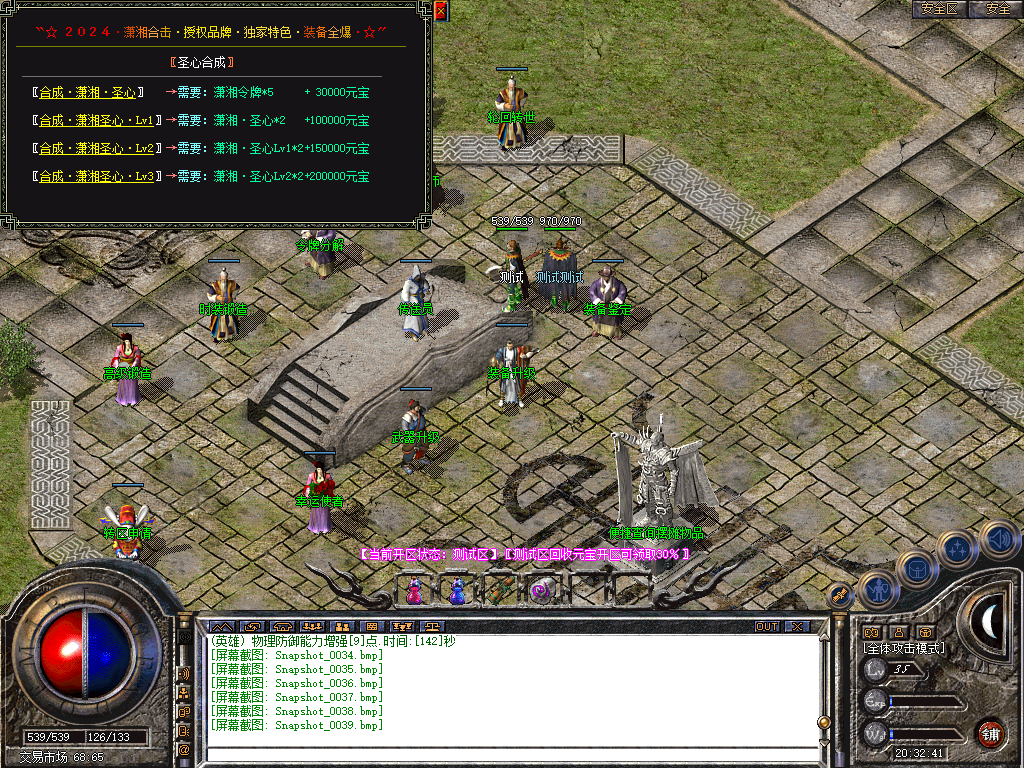Click the red 铺 shop button

990,733
